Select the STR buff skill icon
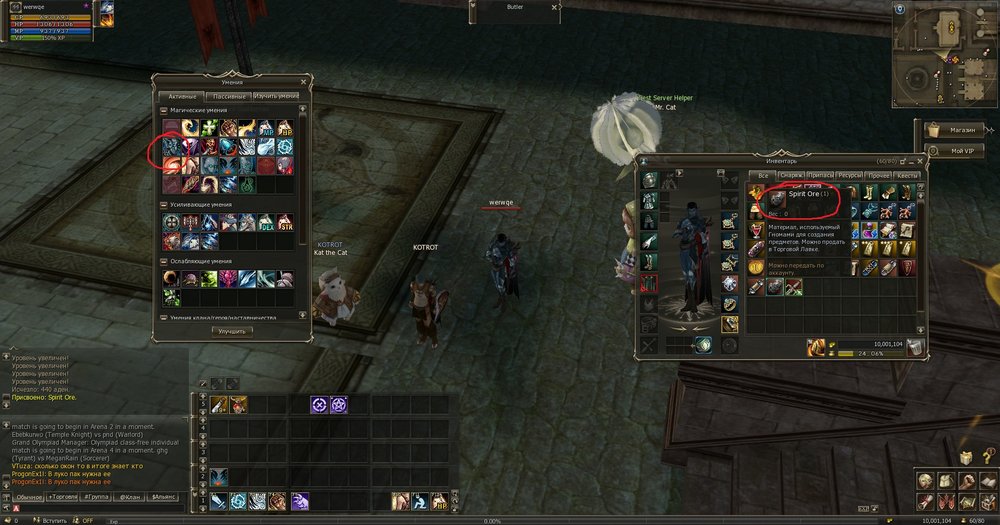Image resolution: width=1000 pixels, height=525 pixels. [285, 222]
